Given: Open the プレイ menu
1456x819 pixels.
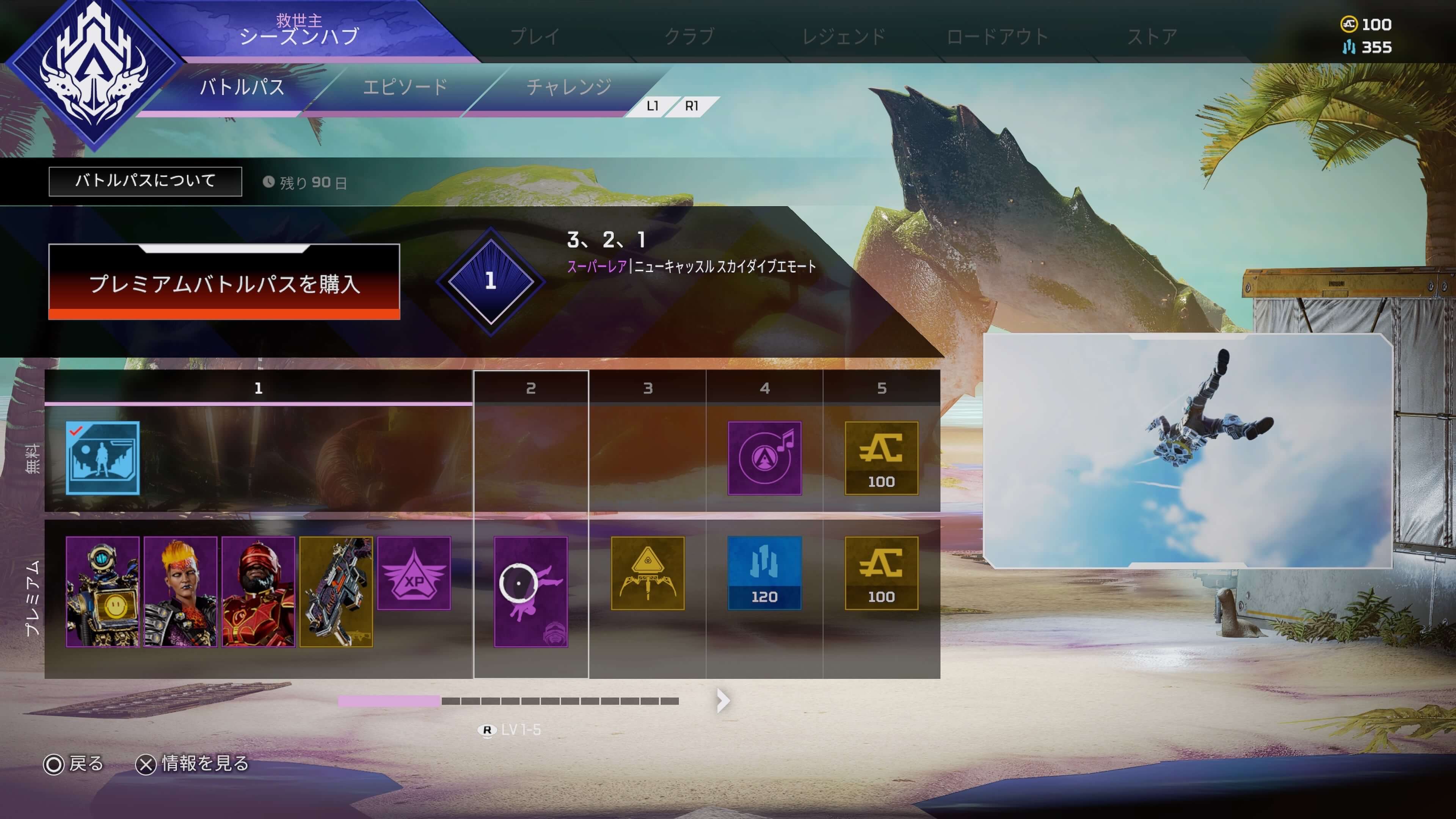Looking at the screenshot, I should (535, 37).
